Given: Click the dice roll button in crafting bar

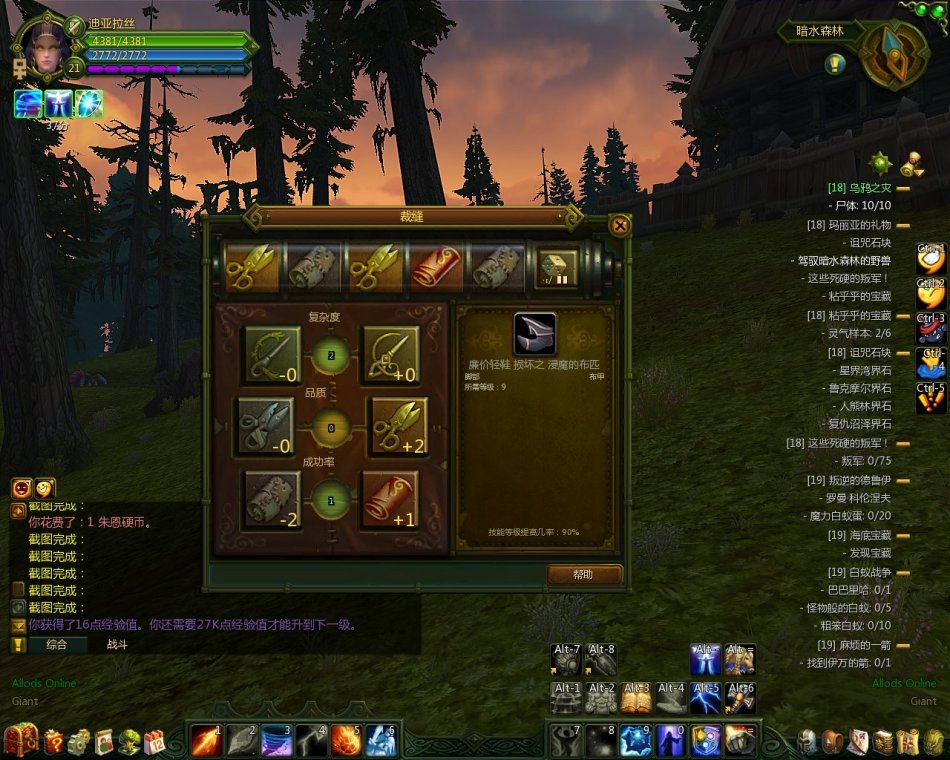Looking at the screenshot, I should pyautogui.click(x=557, y=269).
